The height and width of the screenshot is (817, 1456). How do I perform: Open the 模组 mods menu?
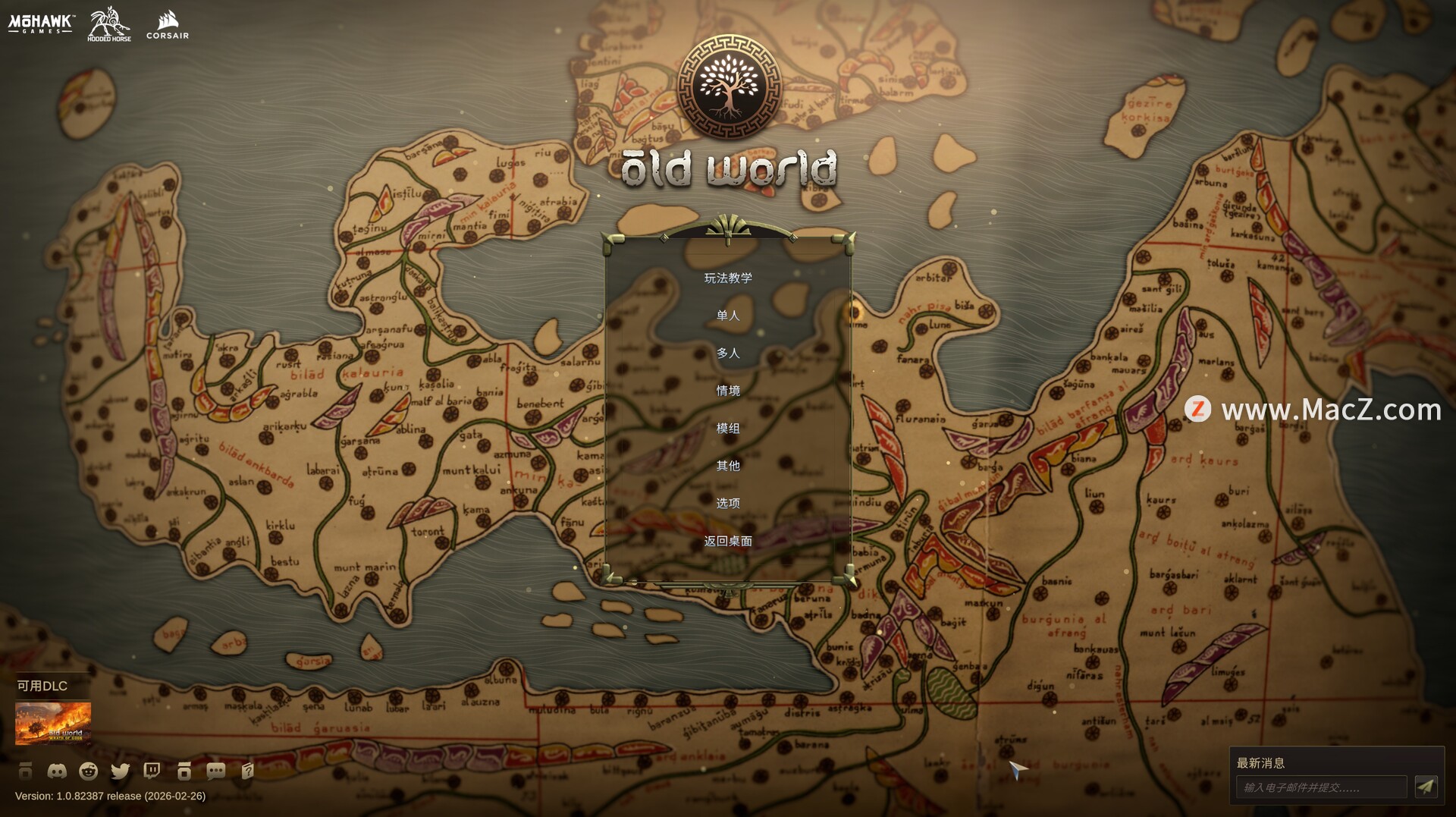(728, 428)
